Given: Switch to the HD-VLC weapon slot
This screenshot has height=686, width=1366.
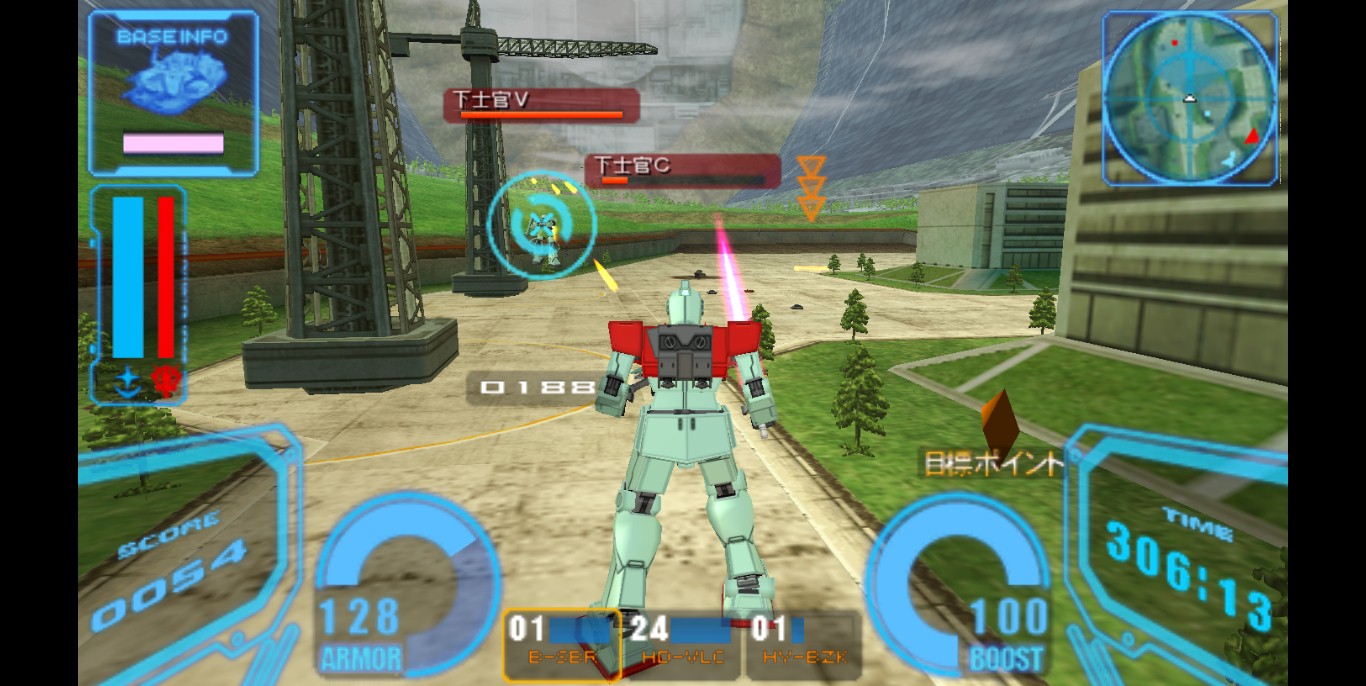Looking at the screenshot, I should pos(682,643).
